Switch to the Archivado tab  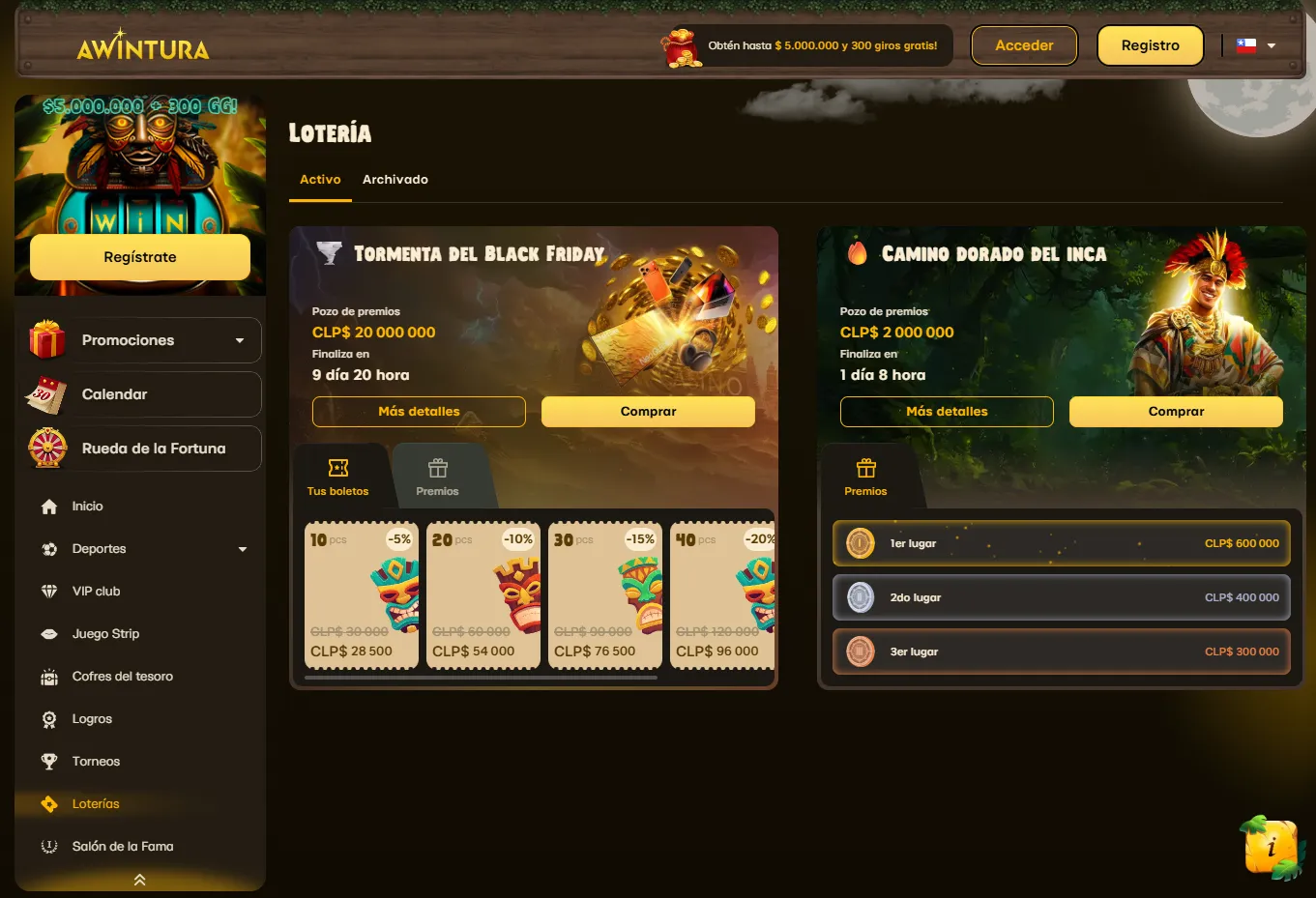pos(395,180)
